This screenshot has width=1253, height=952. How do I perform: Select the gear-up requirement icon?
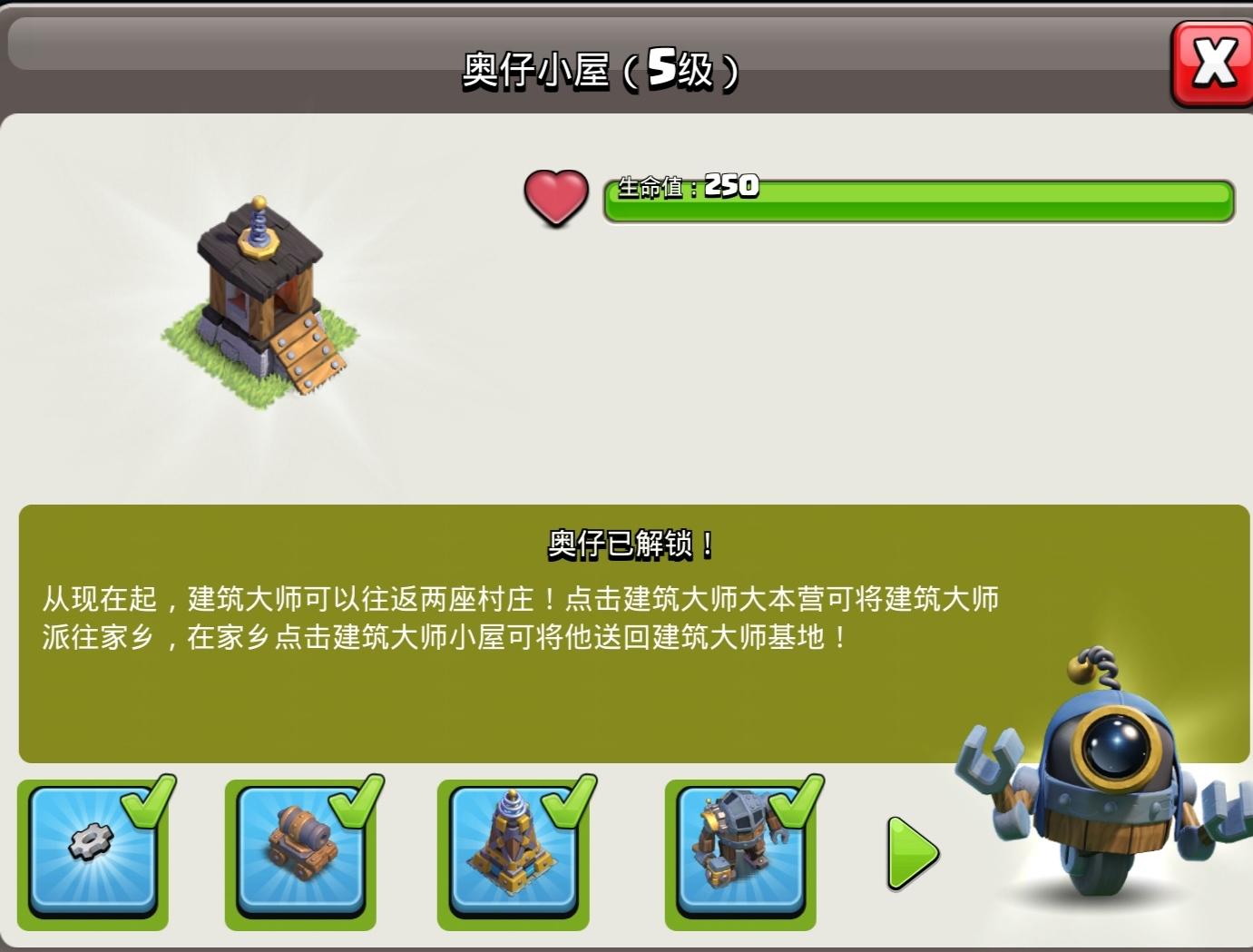click(x=93, y=851)
